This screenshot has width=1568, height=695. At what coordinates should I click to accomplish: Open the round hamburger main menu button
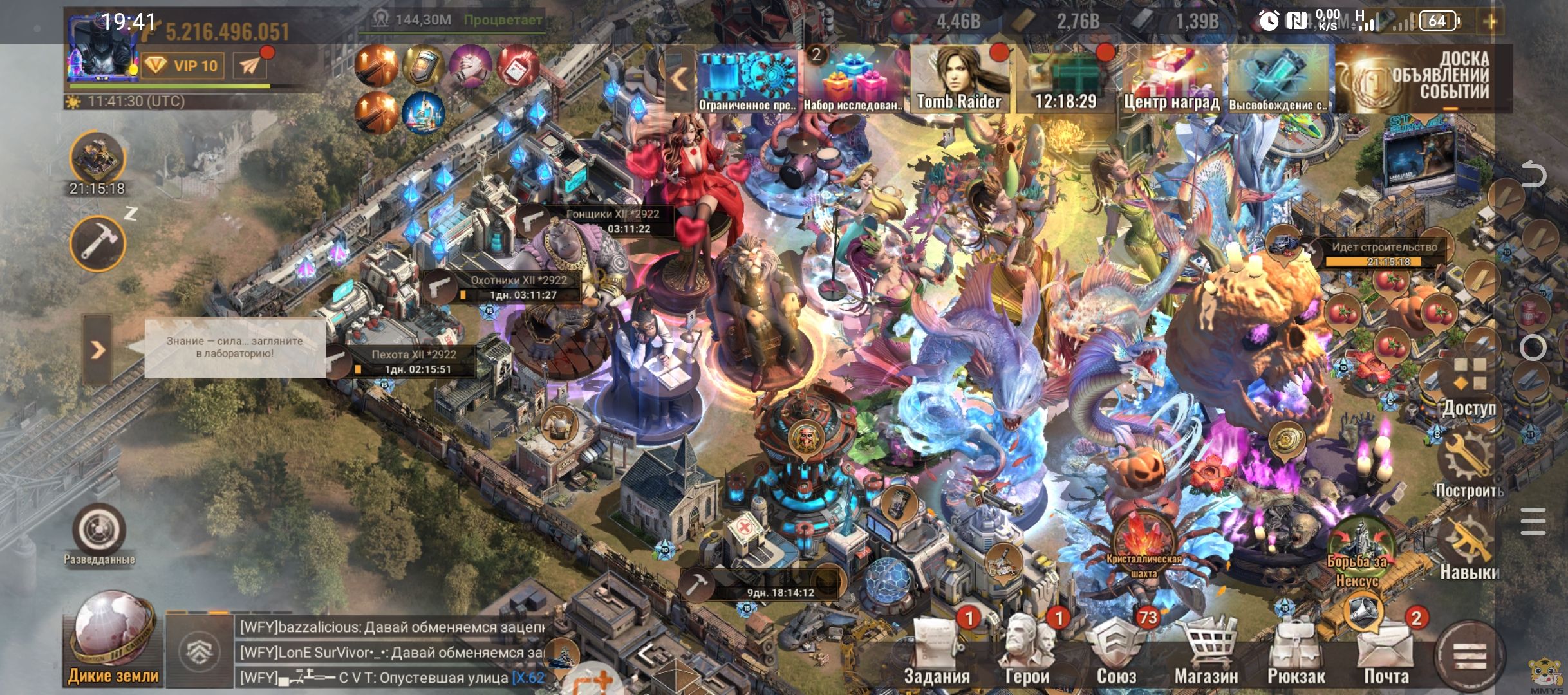(1470, 658)
